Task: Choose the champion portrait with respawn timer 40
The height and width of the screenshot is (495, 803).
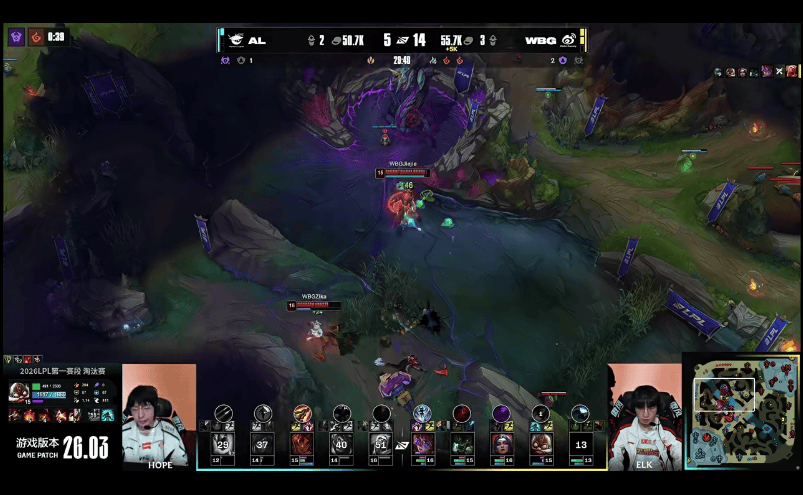Action: [x=341, y=443]
